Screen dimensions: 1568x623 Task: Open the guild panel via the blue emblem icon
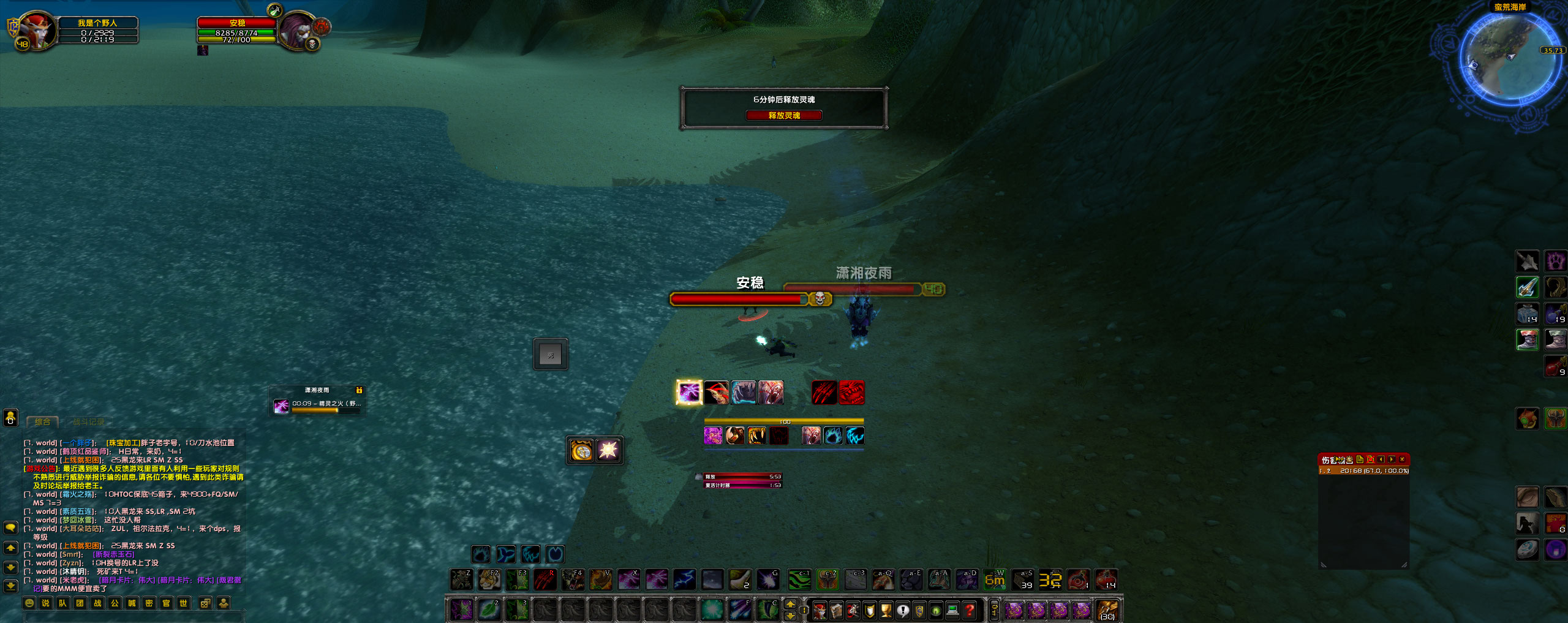coord(920,611)
